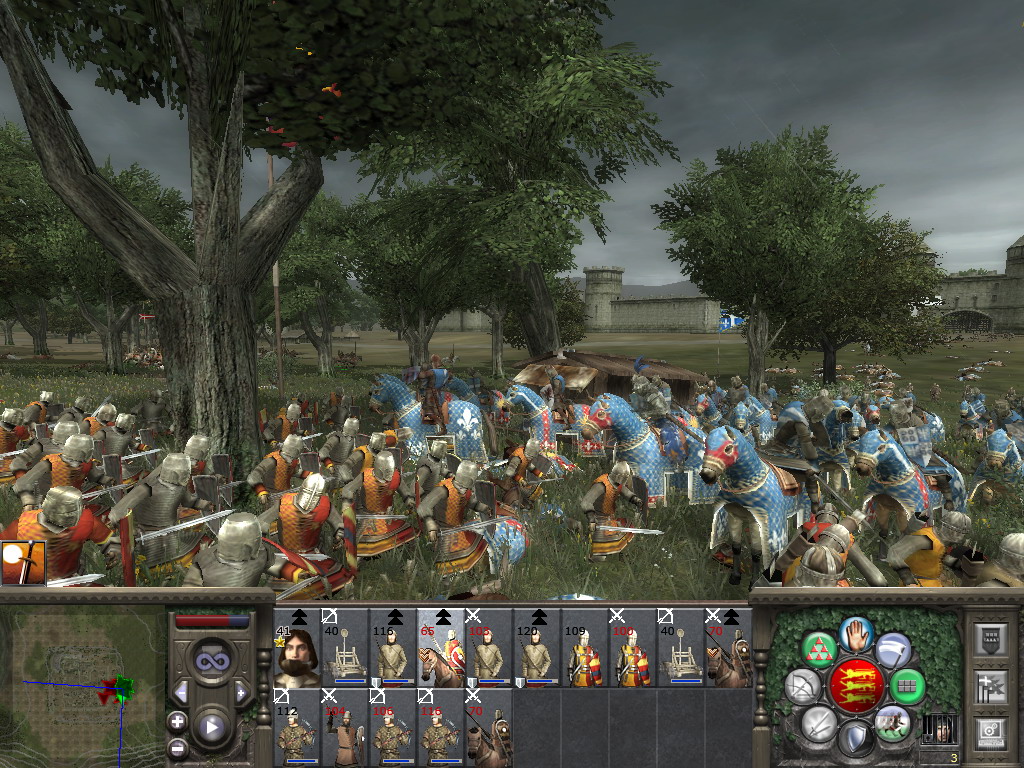Select the armored knight card showing 109
1024x768 pixels.
(x=585, y=648)
